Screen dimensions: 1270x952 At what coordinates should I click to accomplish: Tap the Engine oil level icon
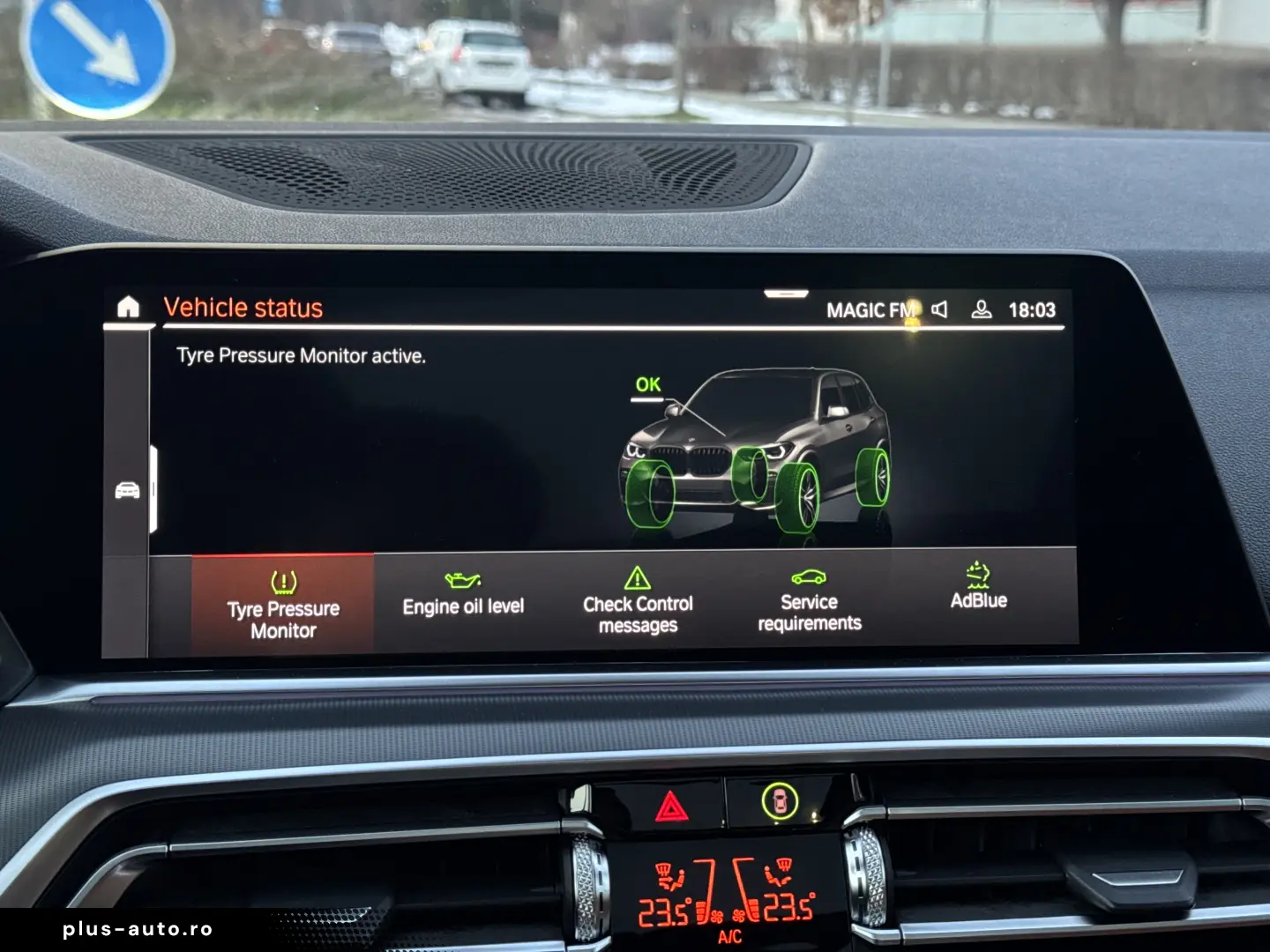coord(465,579)
